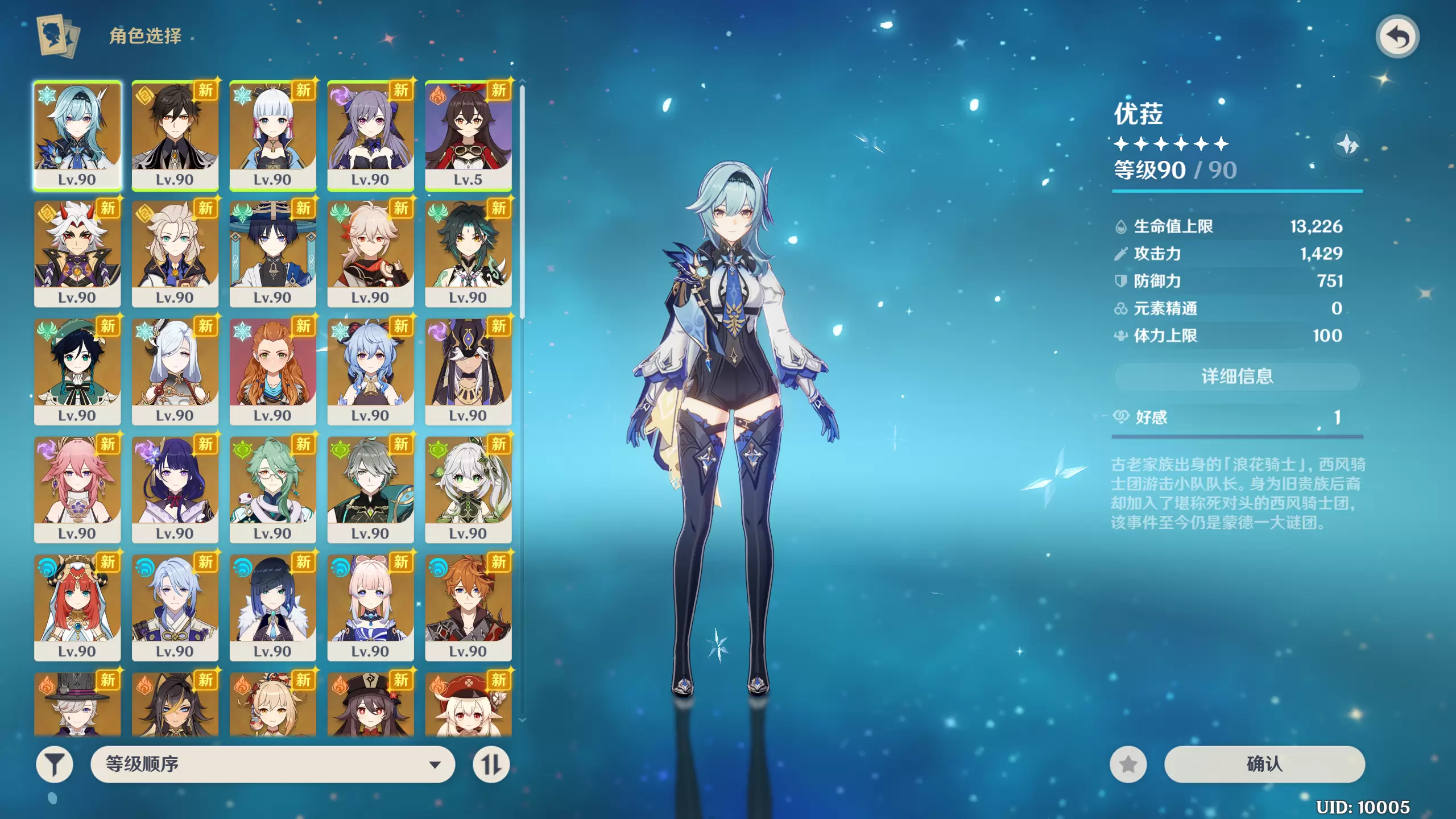Select Tartaglia's orange-haired Hydro portrait
1456x819 pixels.
coord(468,607)
